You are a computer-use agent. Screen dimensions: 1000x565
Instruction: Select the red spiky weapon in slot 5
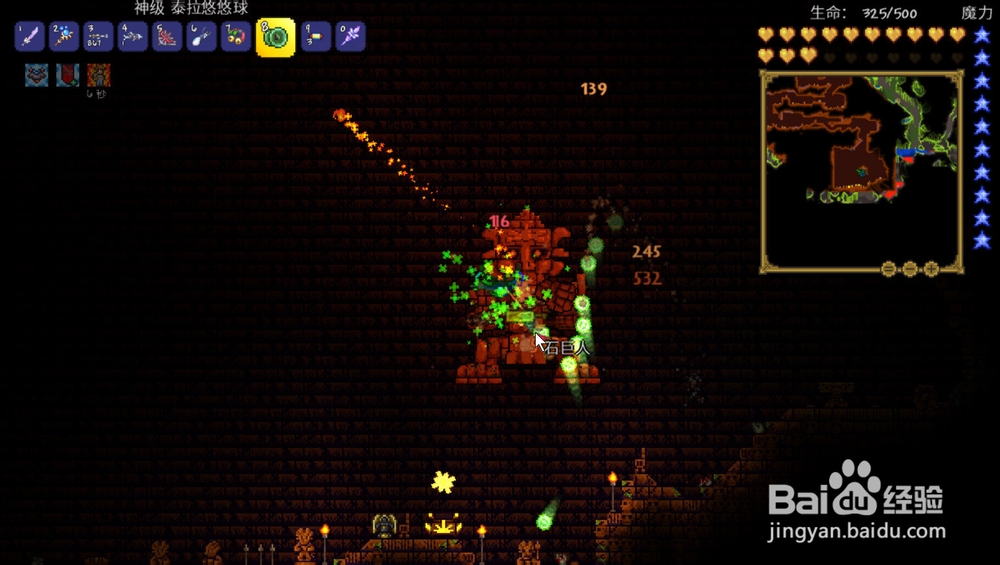[x=166, y=38]
